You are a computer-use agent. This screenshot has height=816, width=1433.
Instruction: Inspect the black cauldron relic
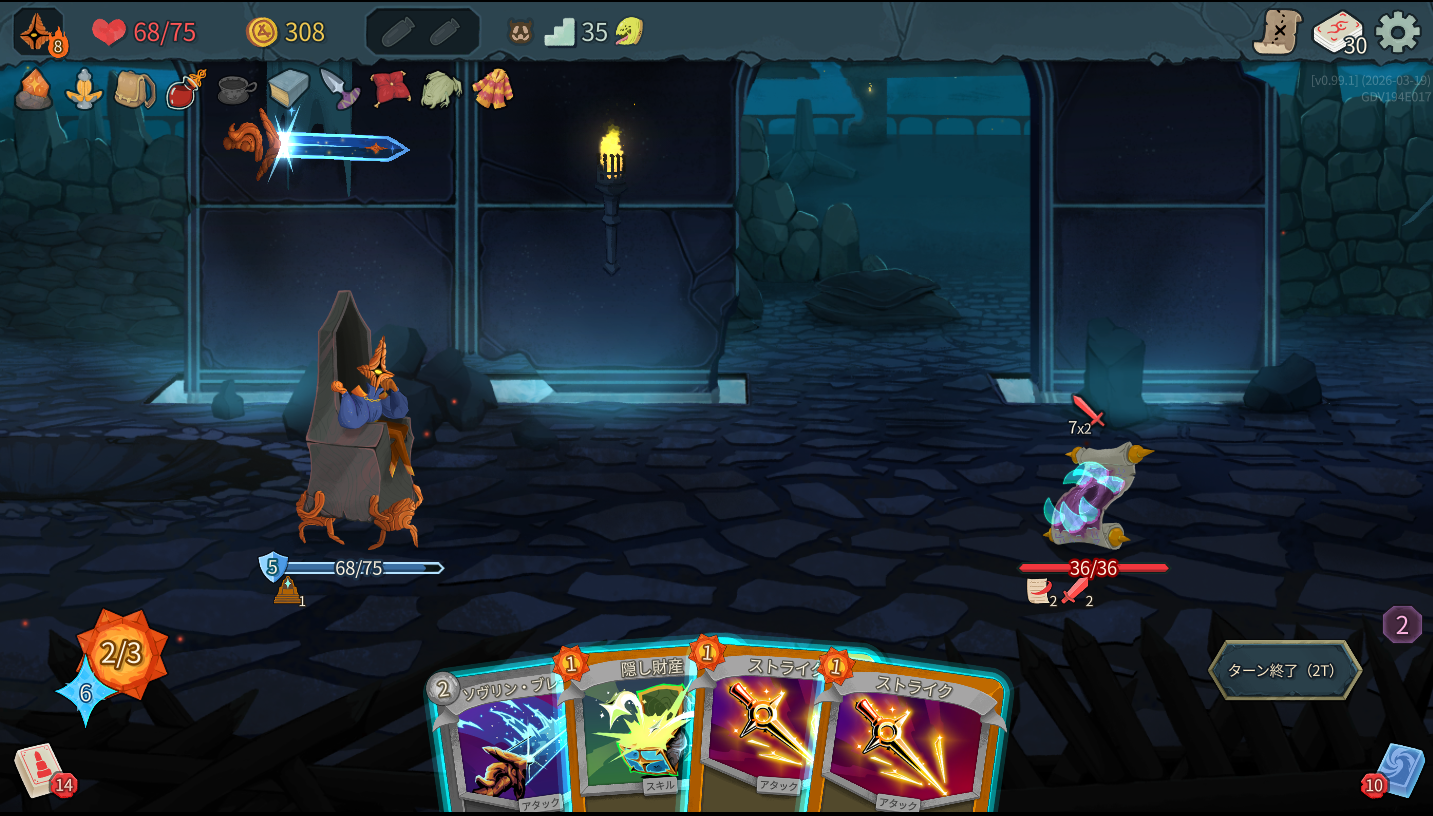237,90
